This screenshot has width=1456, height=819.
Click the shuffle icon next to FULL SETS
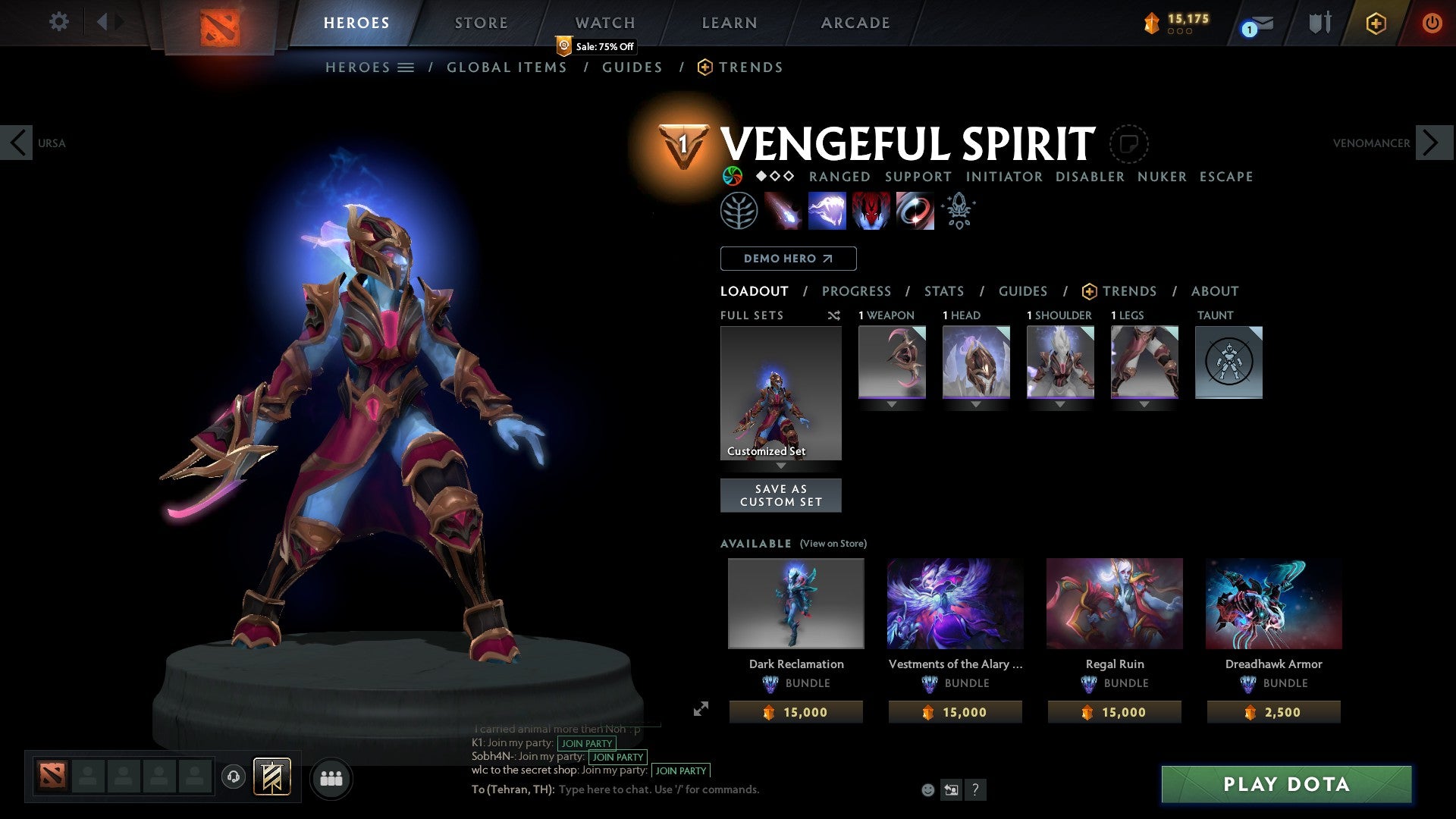834,315
